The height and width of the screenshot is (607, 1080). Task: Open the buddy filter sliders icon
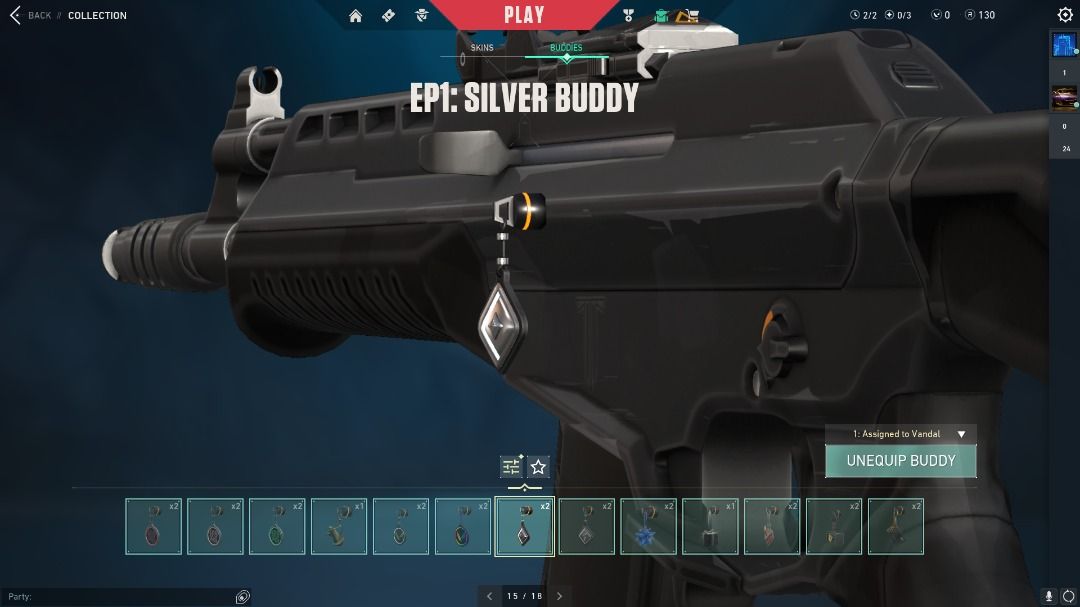[511, 467]
